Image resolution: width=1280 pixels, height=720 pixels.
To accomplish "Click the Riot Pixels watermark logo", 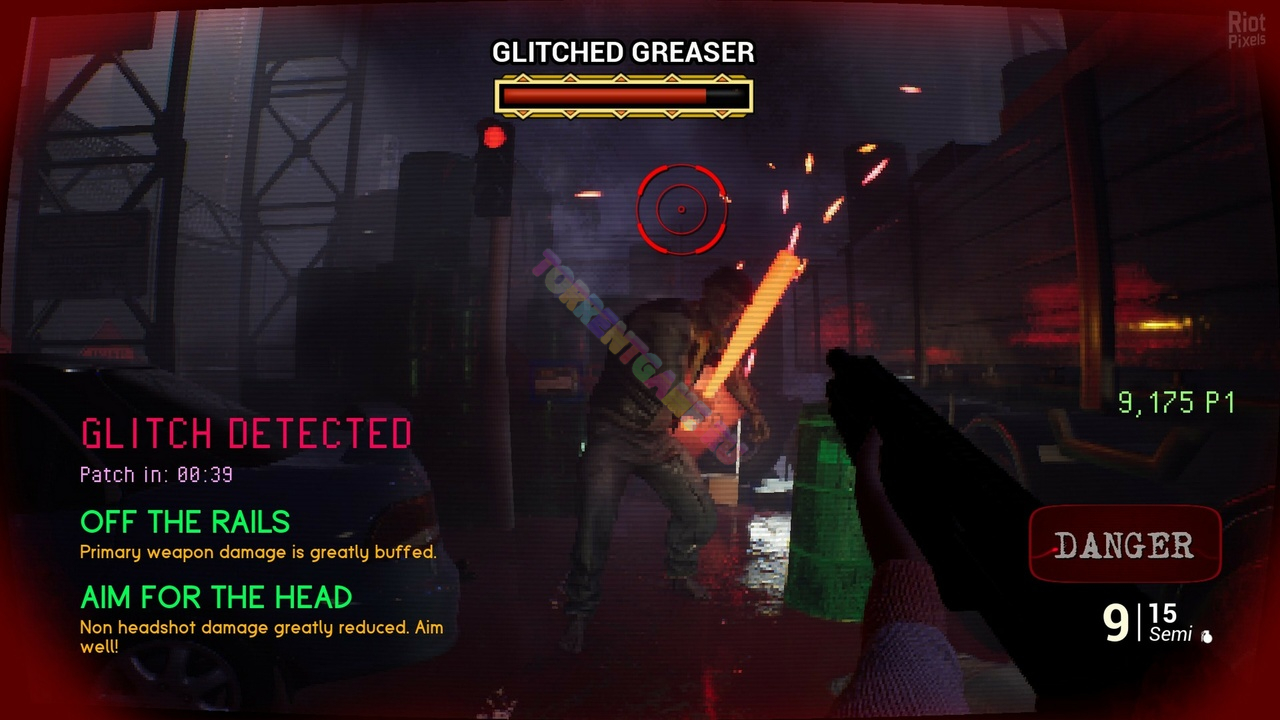I will click(x=1246, y=31).
